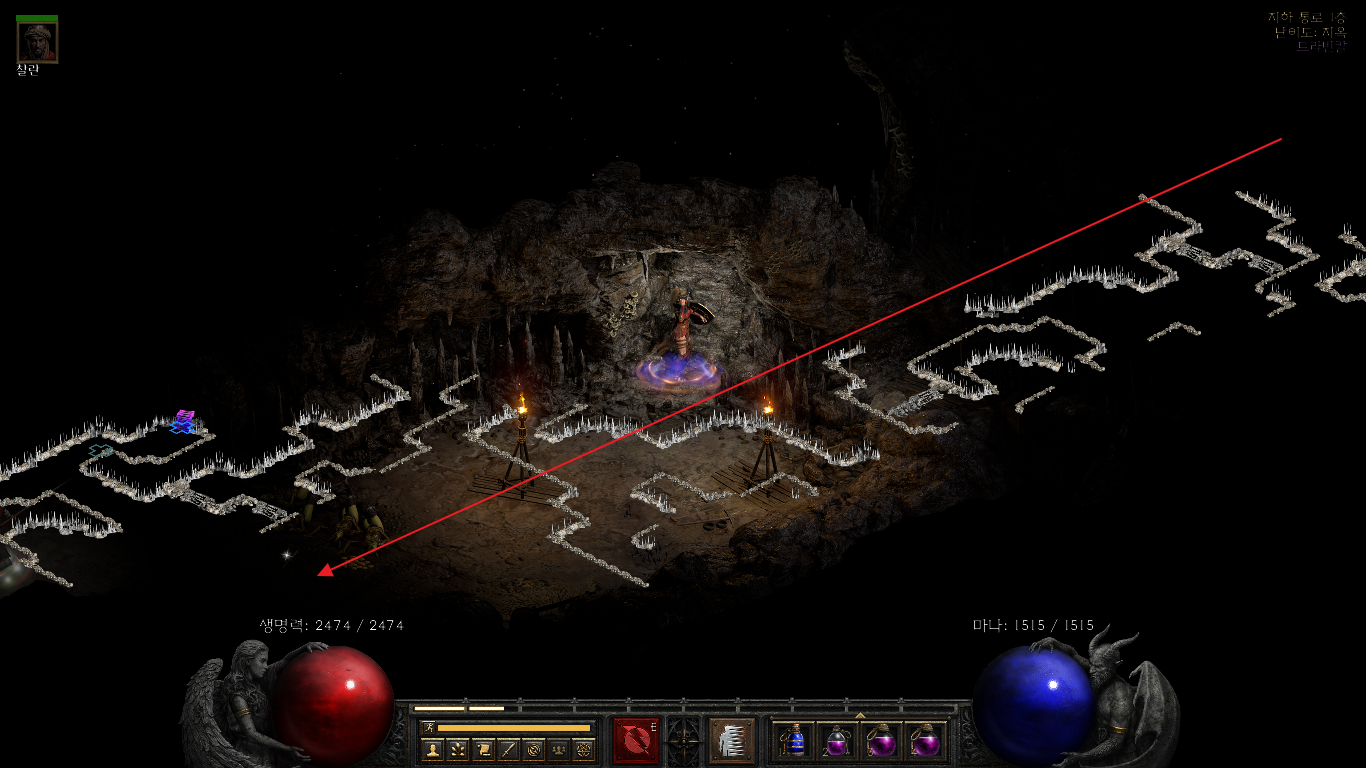Open the quest log scroll button
The width and height of the screenshot is (1366, 768).
483,749
